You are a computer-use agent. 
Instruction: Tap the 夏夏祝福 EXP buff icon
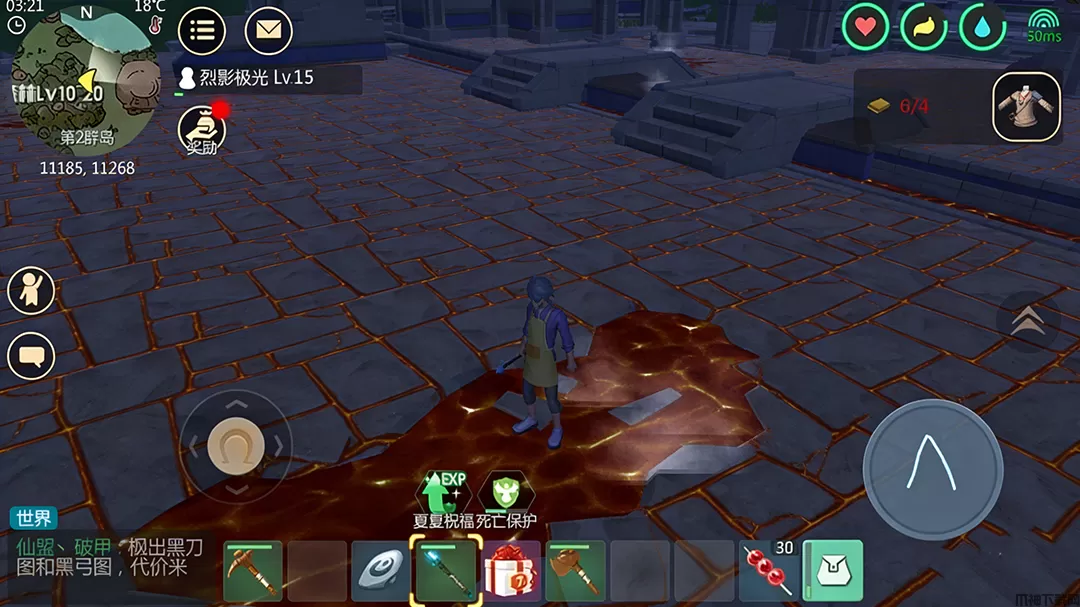coord(443,492)
